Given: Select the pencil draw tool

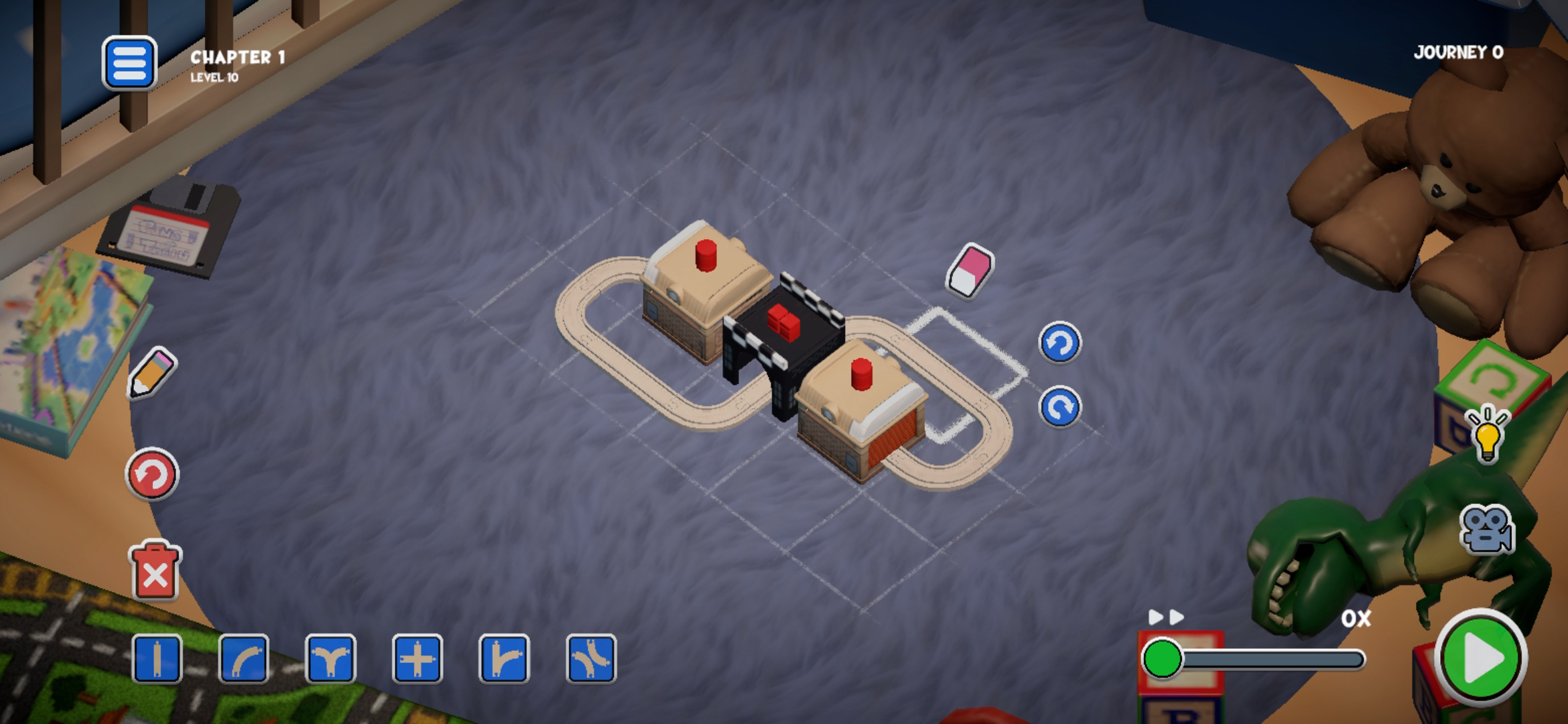Looking at the screenshot, I should tap(151, 373).
